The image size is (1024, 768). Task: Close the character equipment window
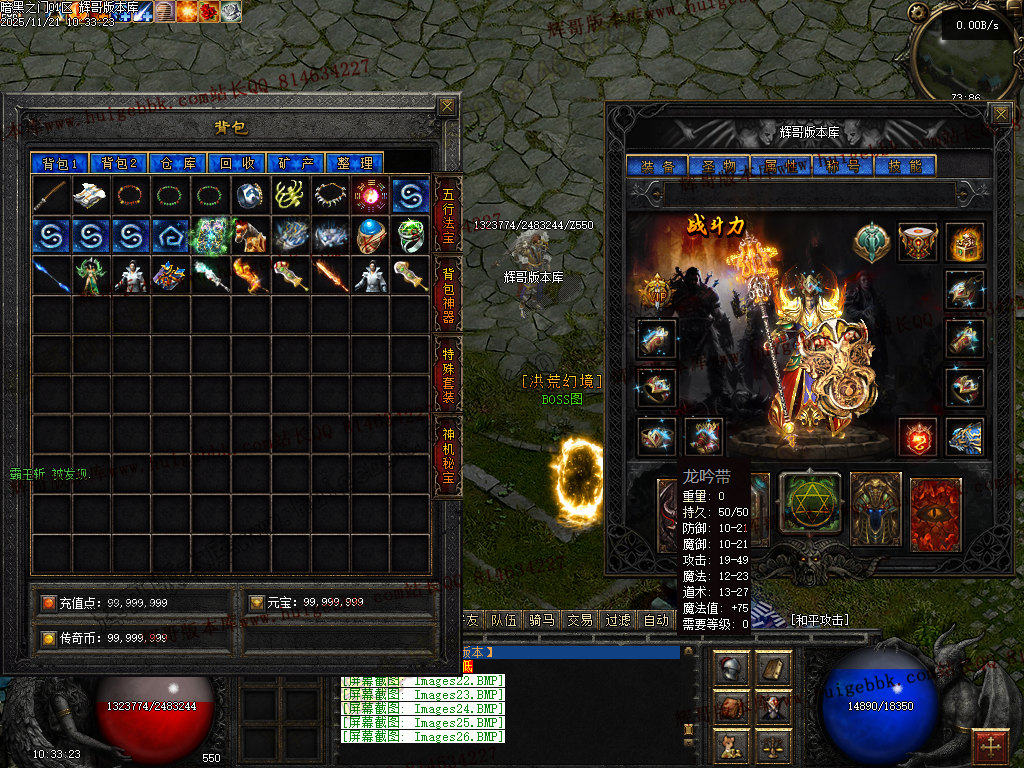1001,114
